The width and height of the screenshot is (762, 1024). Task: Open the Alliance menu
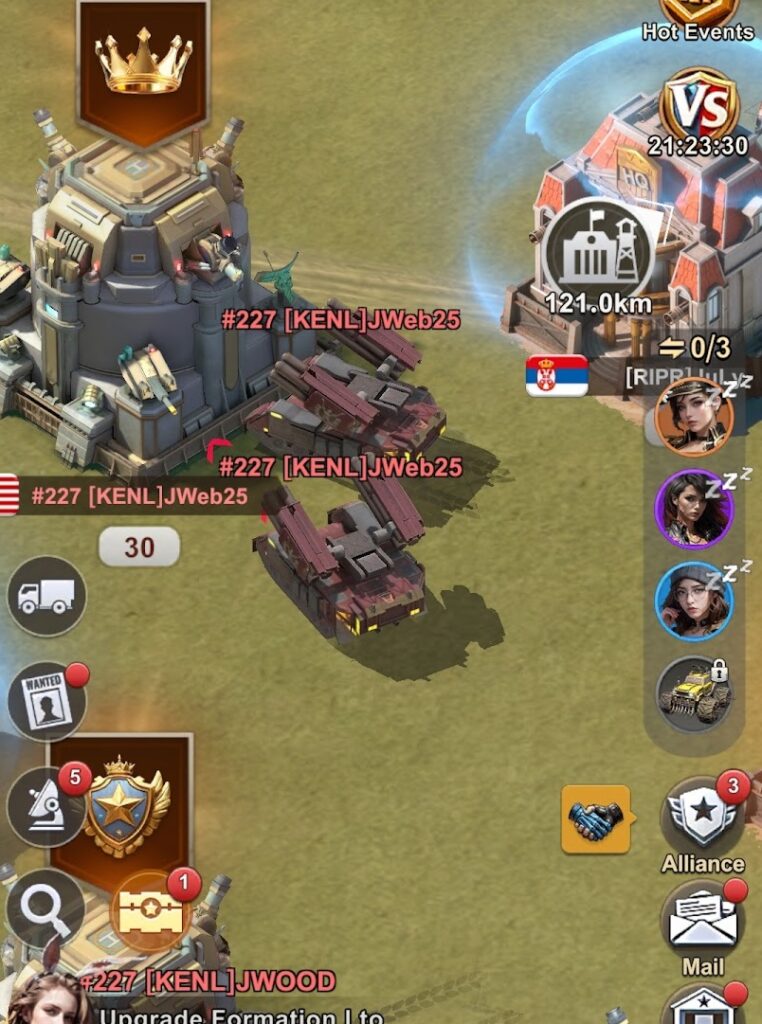coord(702,820)
